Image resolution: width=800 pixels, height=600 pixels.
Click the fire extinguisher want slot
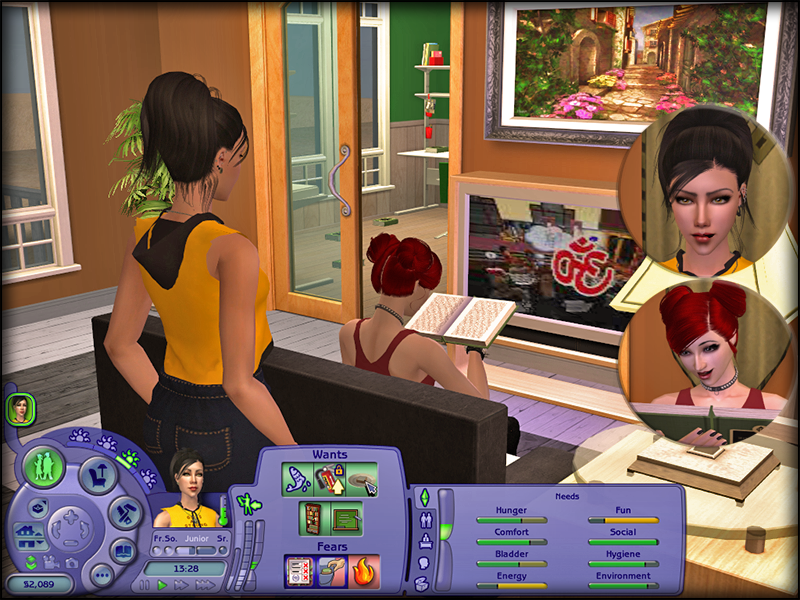coord(329,481)
